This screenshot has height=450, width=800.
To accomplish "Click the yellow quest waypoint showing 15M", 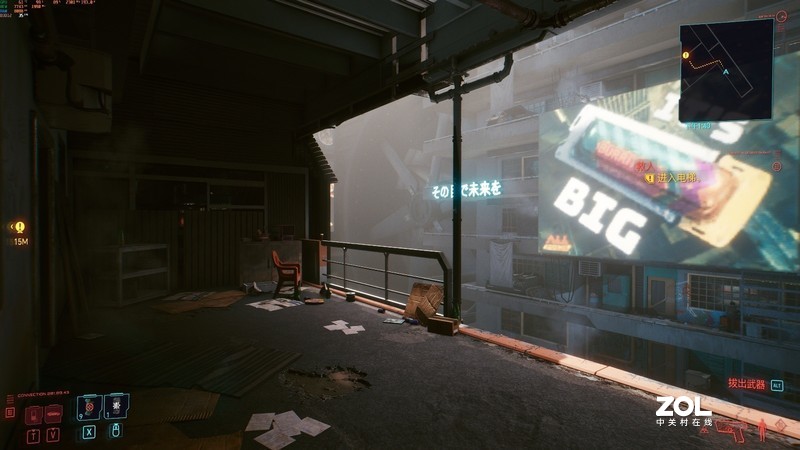I will [20, 228].
